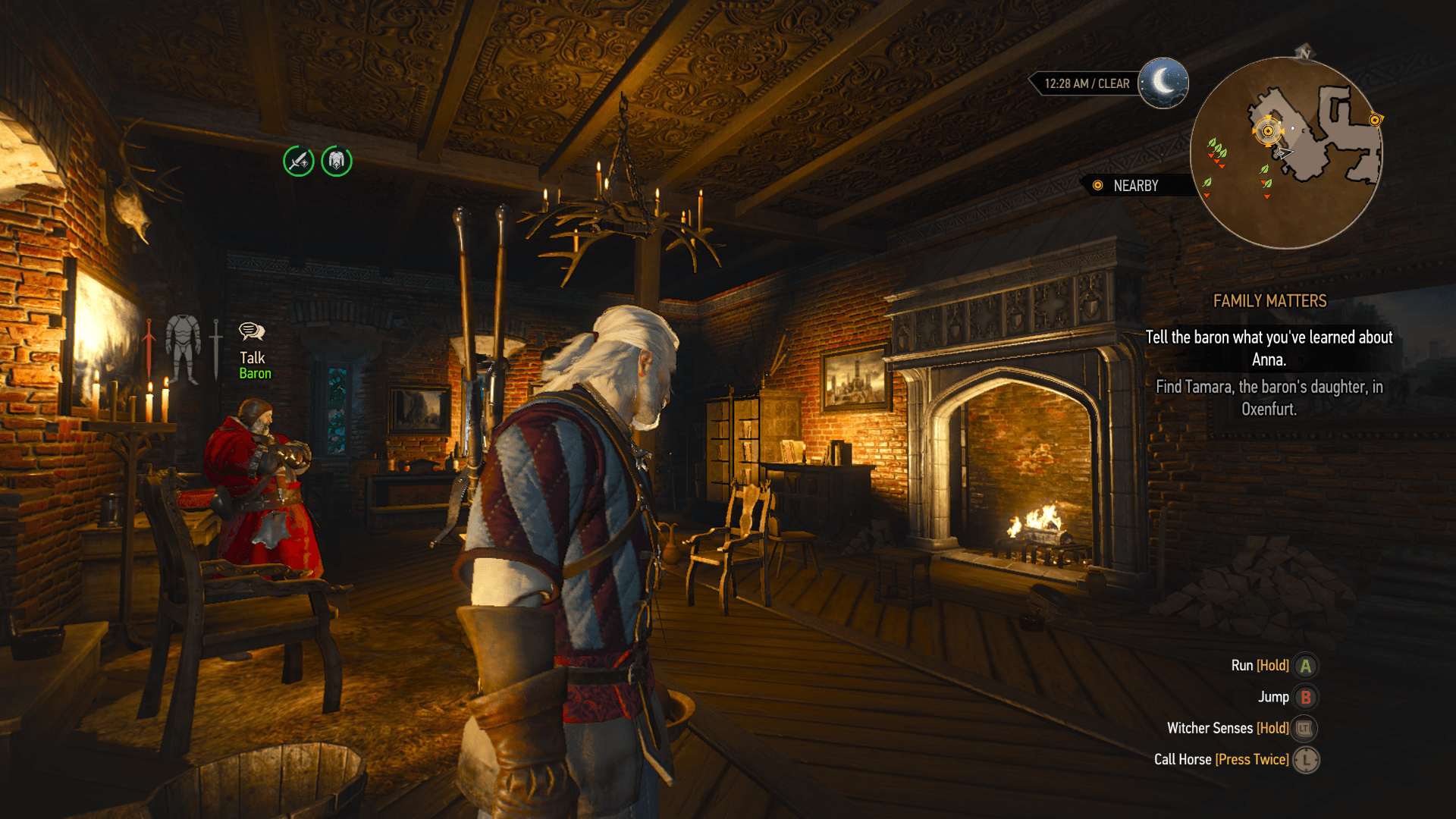1456x819 pixels.
Task: Open the Family Matters quest tracker
Action: [x=1269, y=301]
